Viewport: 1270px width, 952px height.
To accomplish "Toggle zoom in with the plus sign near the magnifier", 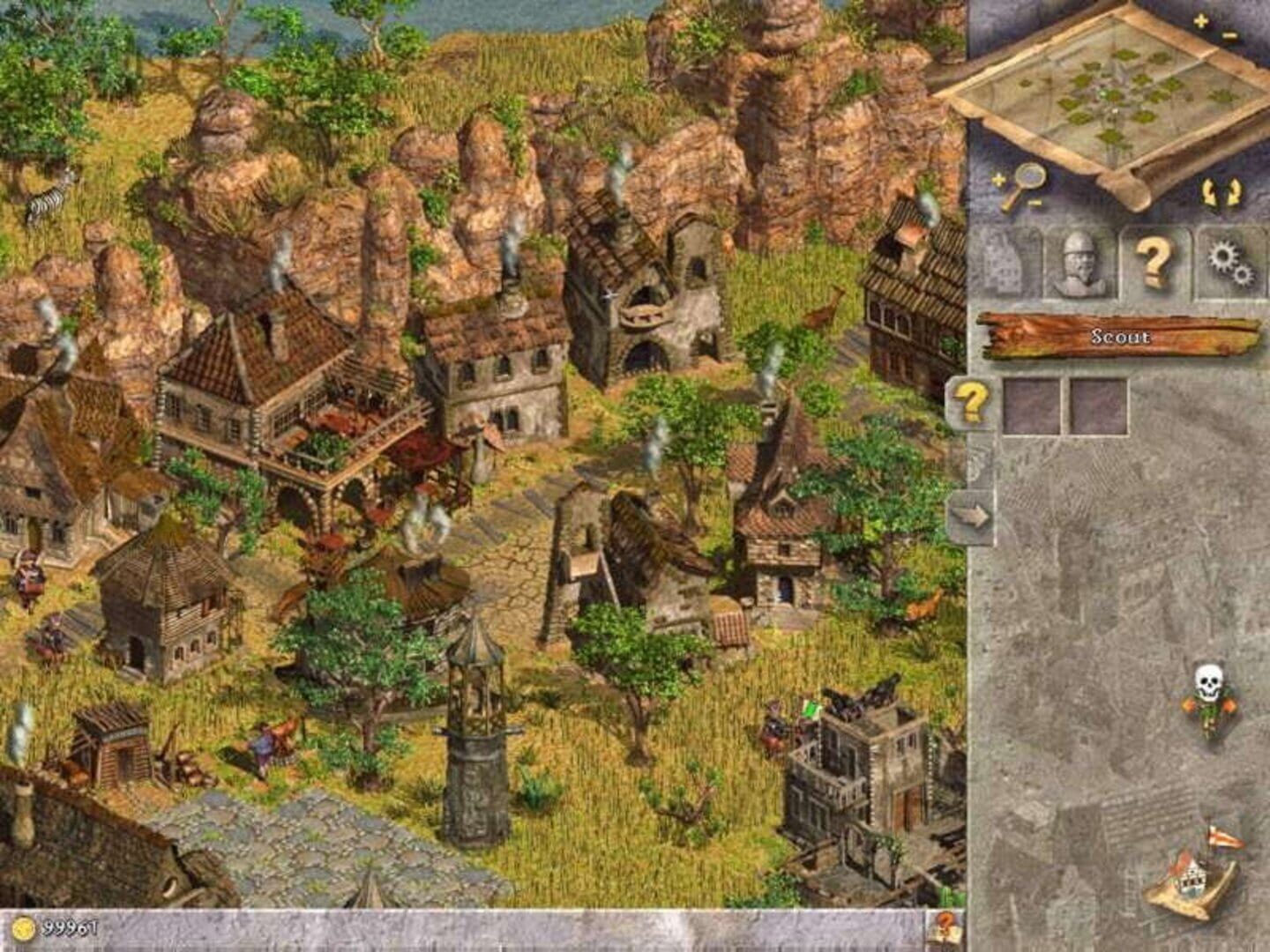I will 997,179.
